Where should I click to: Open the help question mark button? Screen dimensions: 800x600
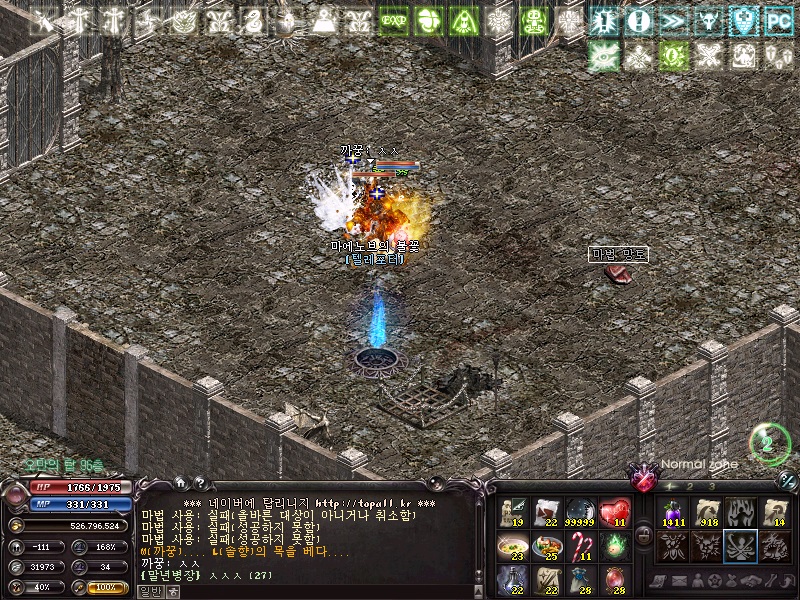(200, 482)
